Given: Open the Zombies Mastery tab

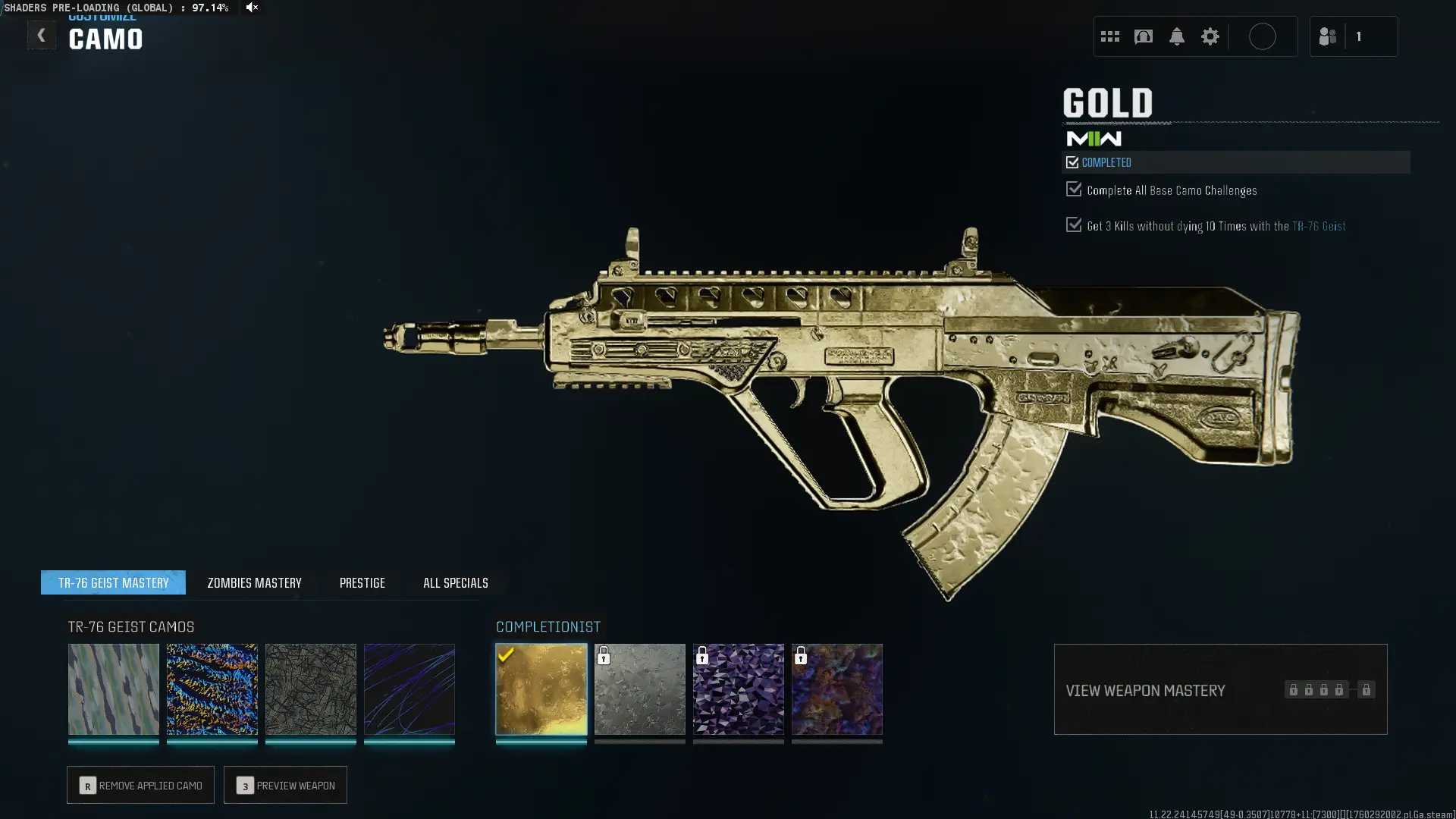Looking at the screenshot, I should tap(254, 582).
